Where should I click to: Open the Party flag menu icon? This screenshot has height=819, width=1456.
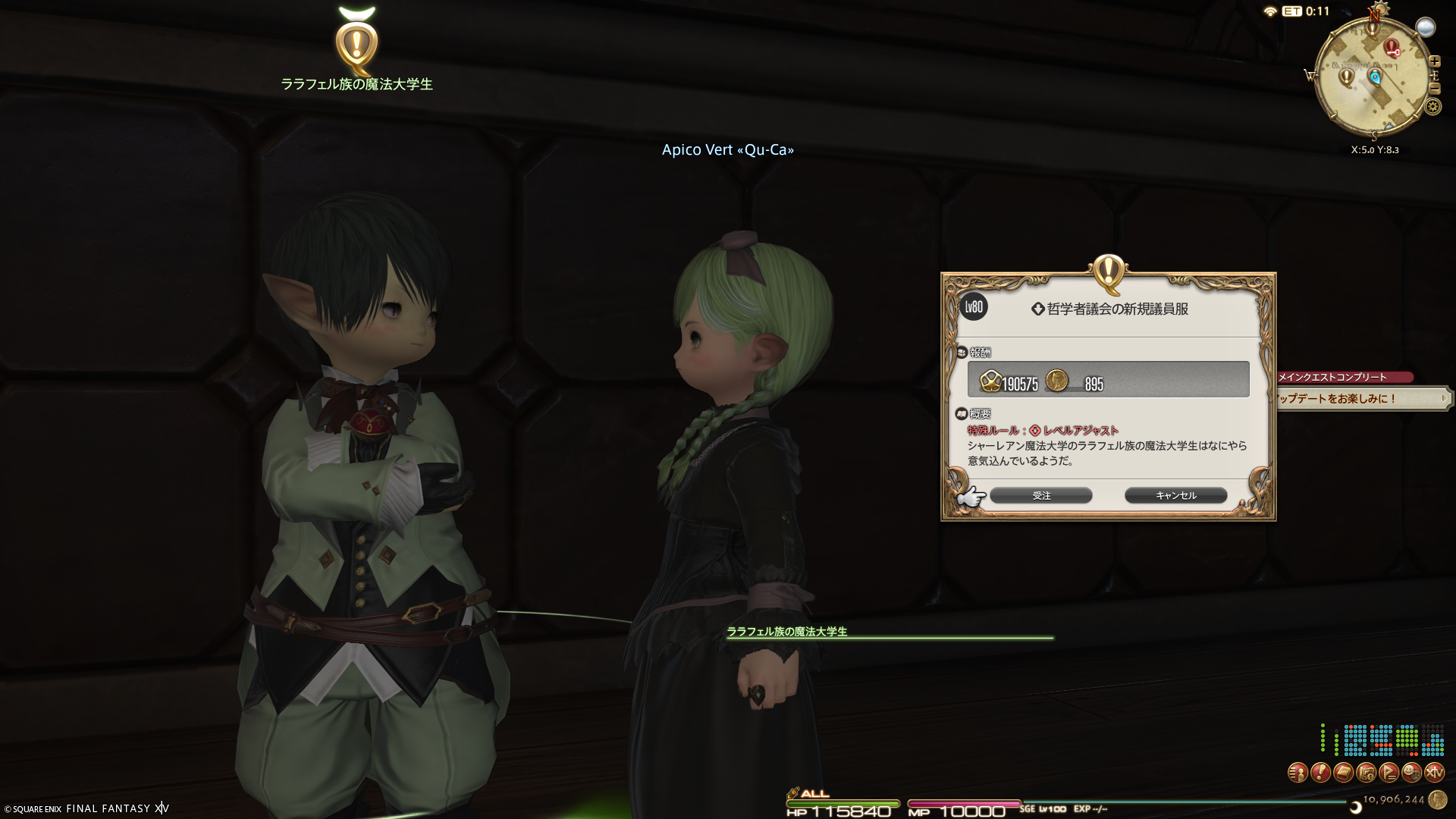[x=1389, y=773]
